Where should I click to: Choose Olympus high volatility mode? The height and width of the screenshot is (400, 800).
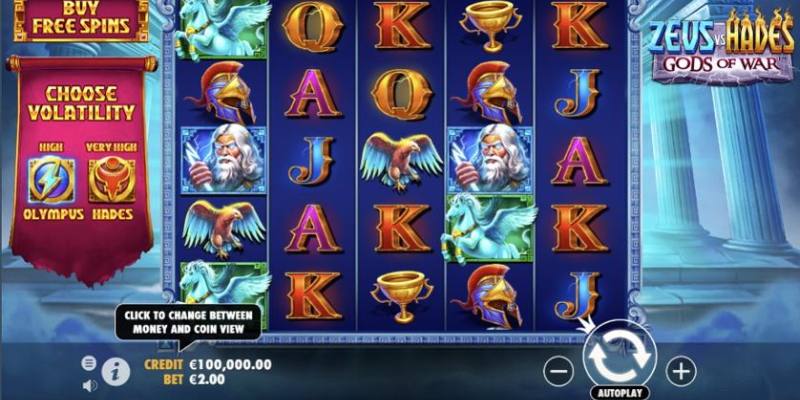51,182
